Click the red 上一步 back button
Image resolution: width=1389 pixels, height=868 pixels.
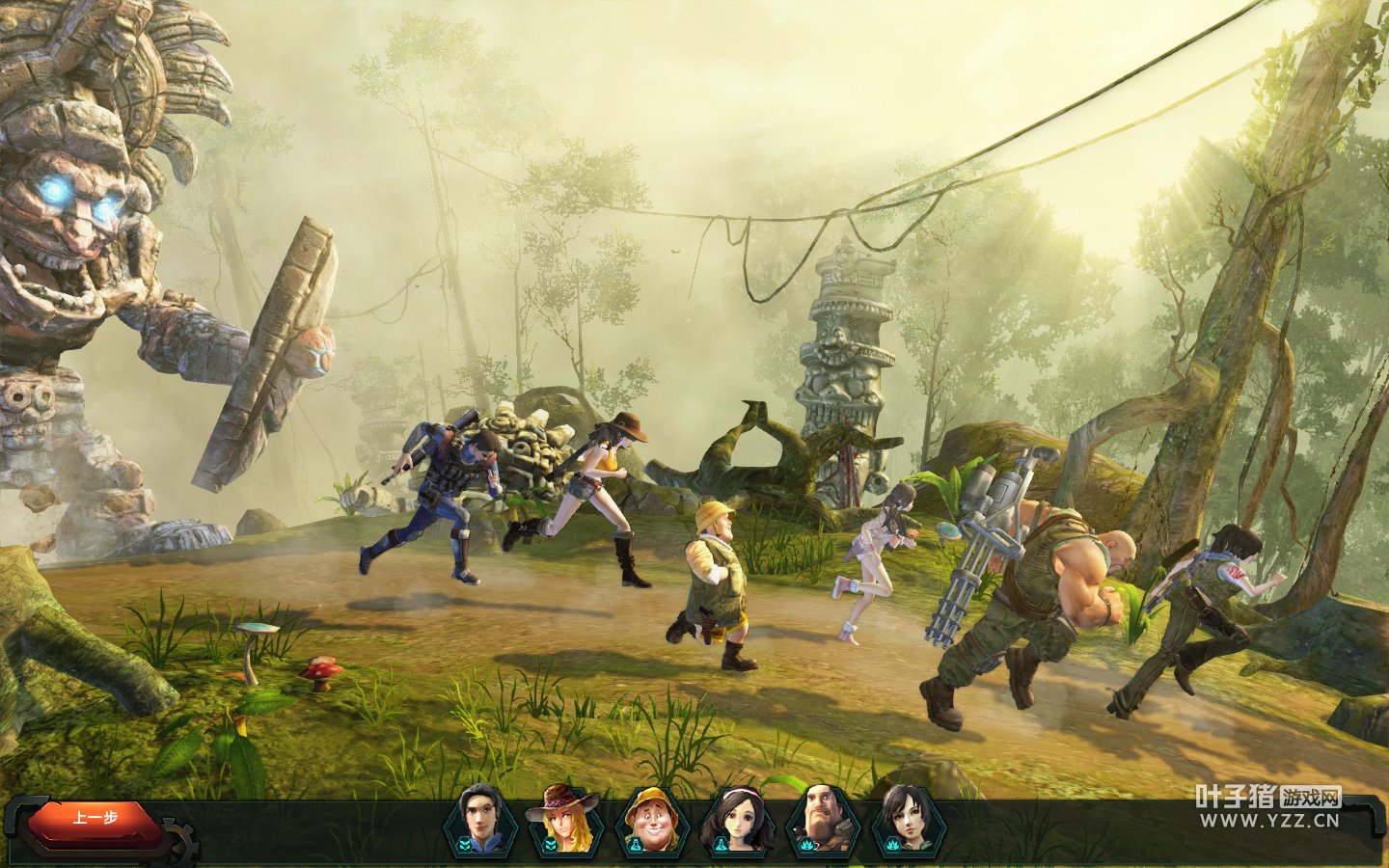coord(95,819)
